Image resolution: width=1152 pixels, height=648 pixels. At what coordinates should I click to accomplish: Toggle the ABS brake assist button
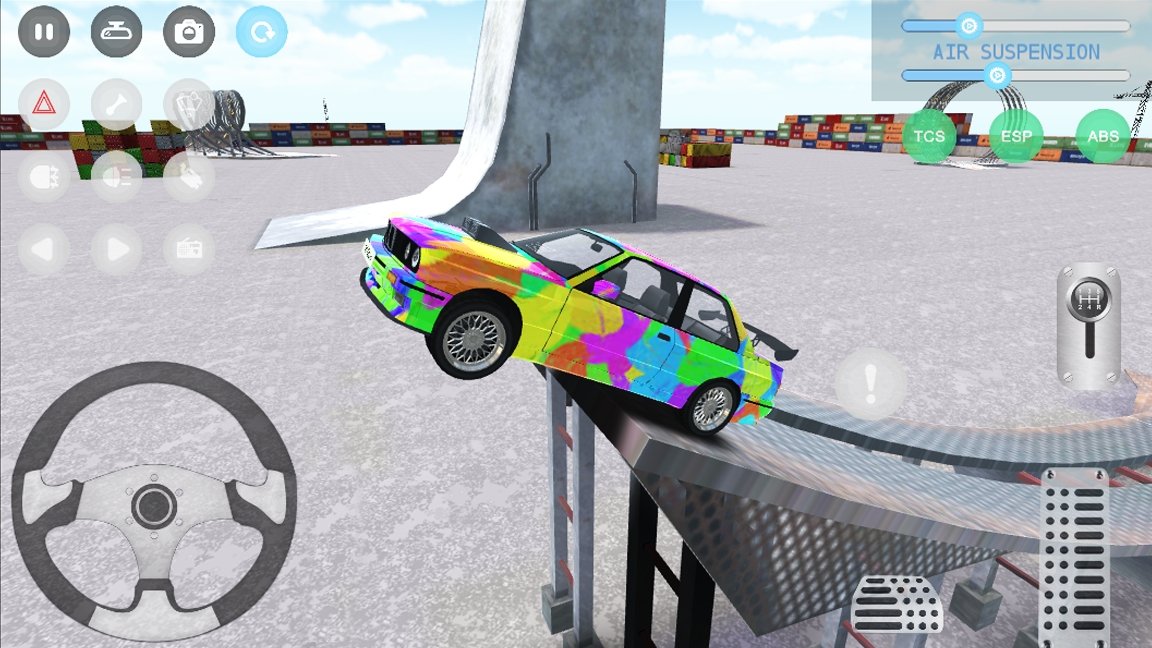(x=1103, y=137)
